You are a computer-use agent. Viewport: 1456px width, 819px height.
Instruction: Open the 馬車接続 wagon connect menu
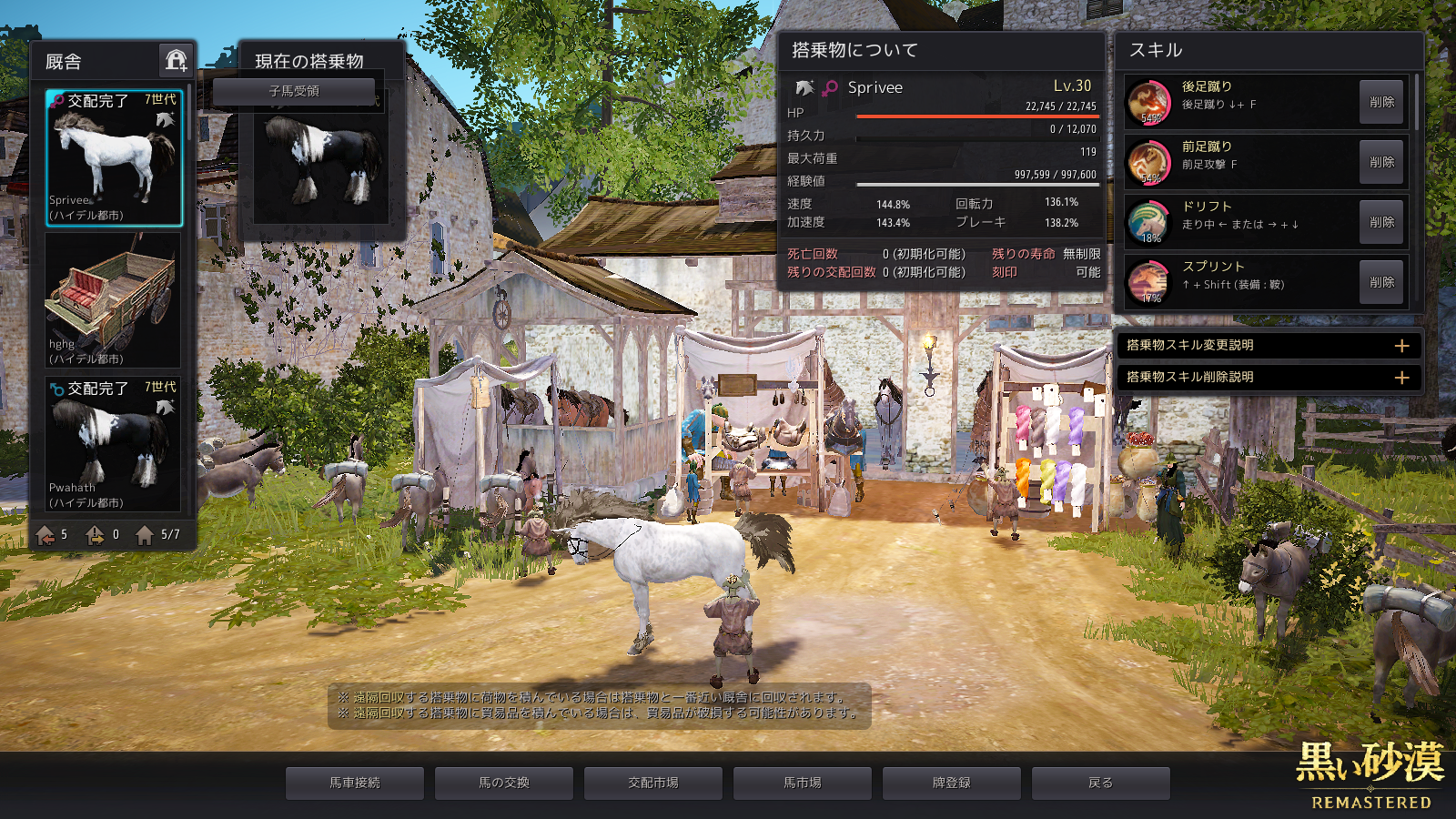[x=355, y=783]
